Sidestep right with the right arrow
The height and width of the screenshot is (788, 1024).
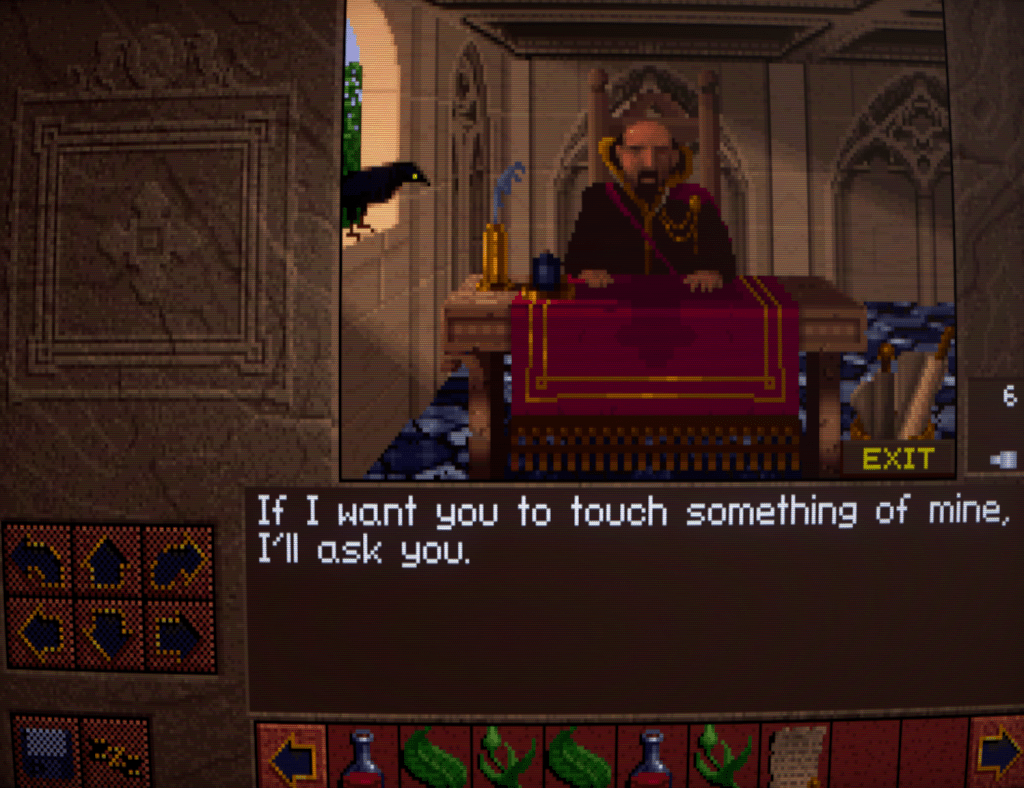(179, 633)
